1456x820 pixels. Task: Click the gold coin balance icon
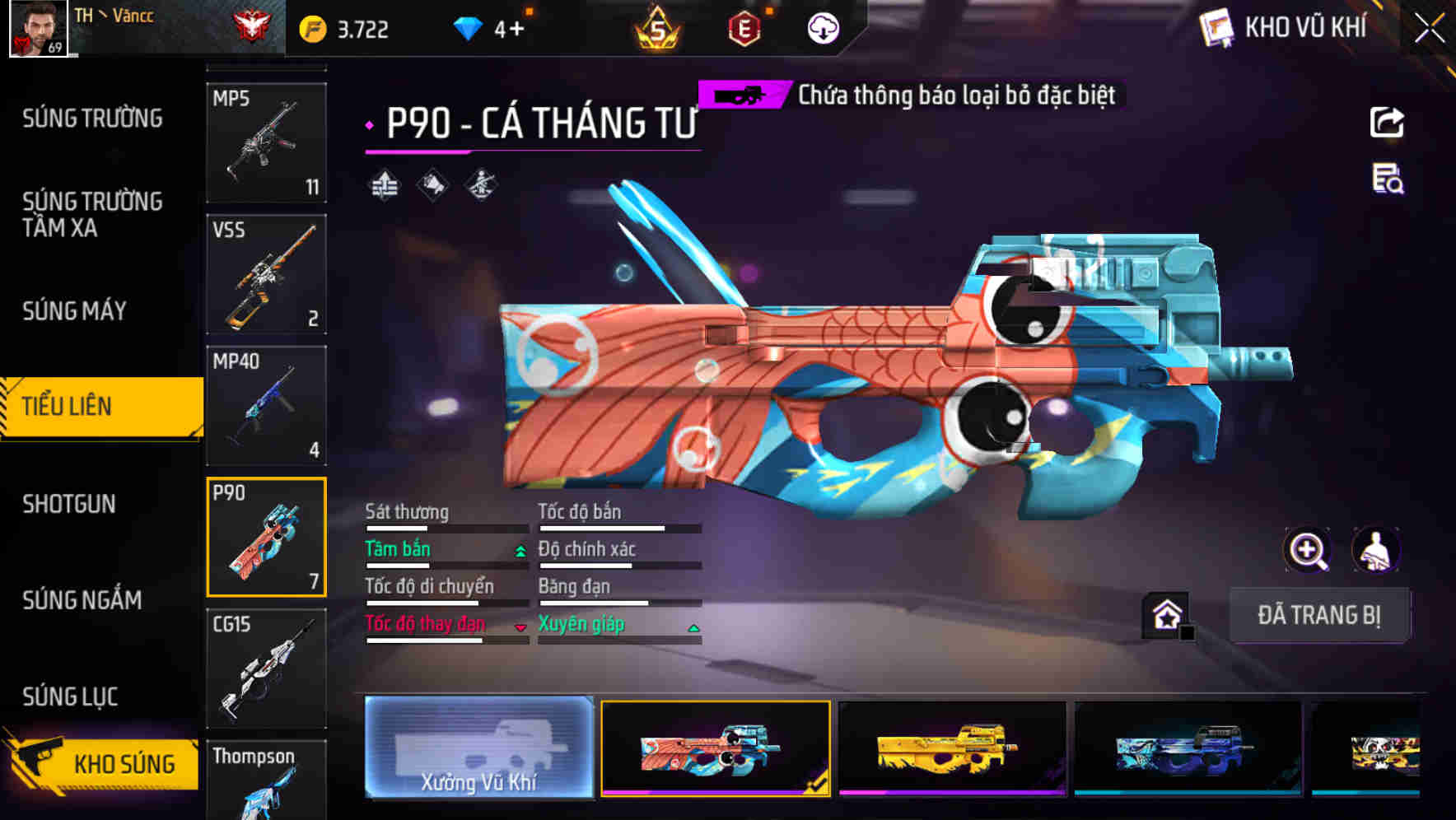pyautogui.click(x=310, y=26)
